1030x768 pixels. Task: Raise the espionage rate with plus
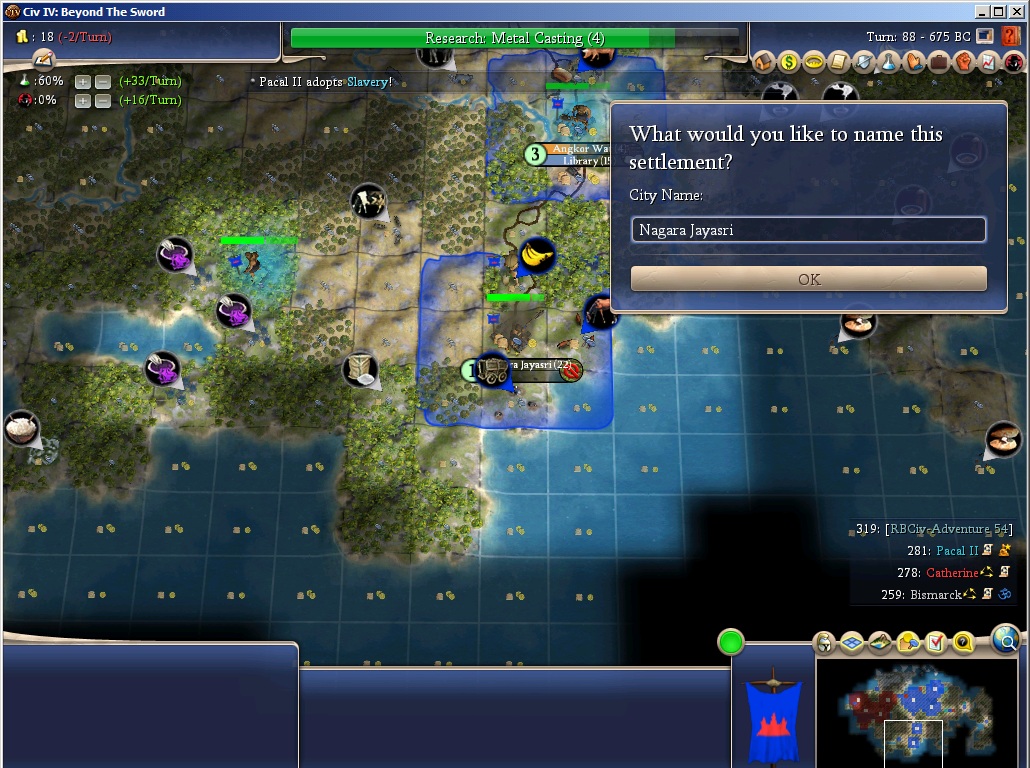[x=83, y=100]
